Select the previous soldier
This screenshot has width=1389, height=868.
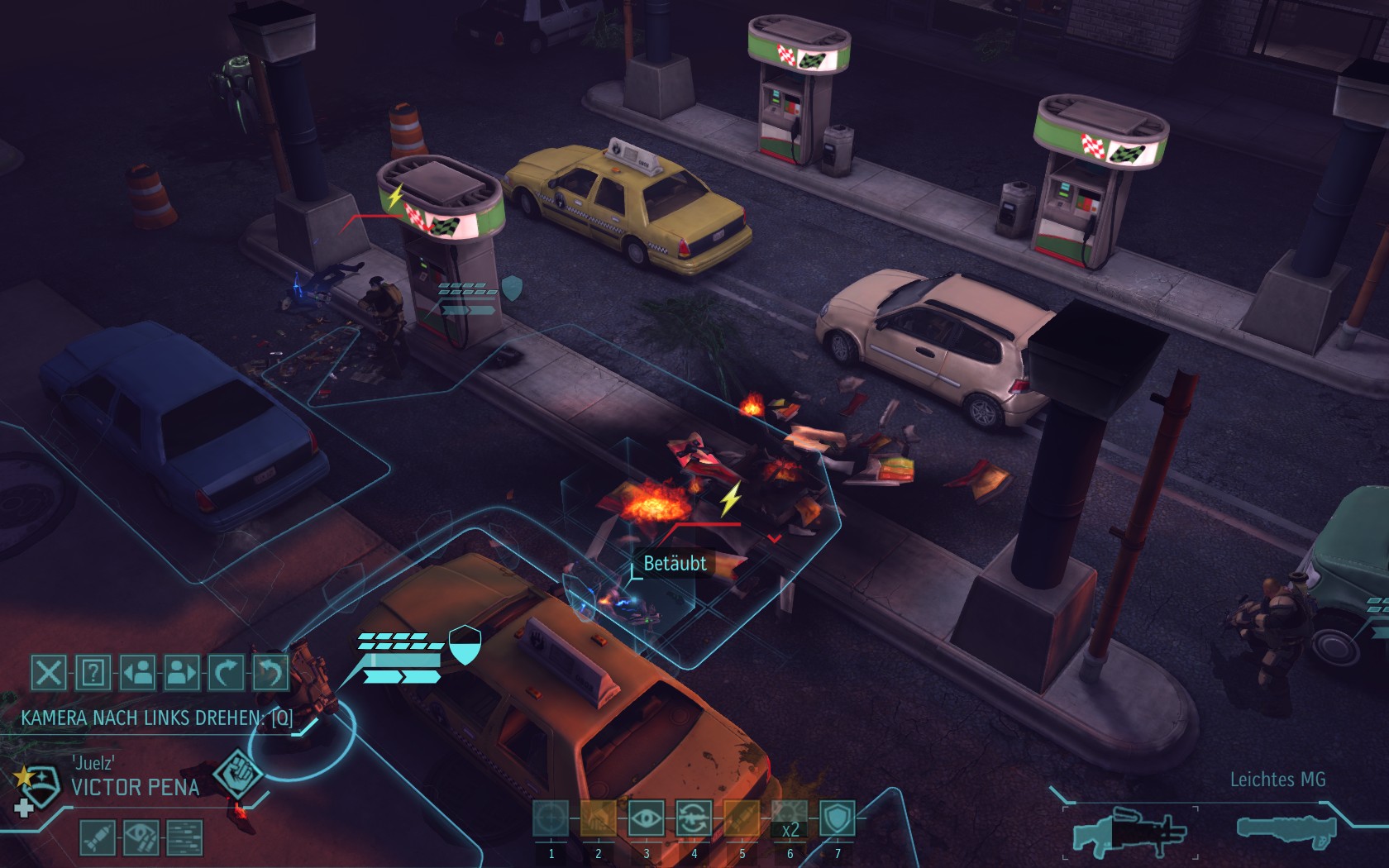pos(138,673)
